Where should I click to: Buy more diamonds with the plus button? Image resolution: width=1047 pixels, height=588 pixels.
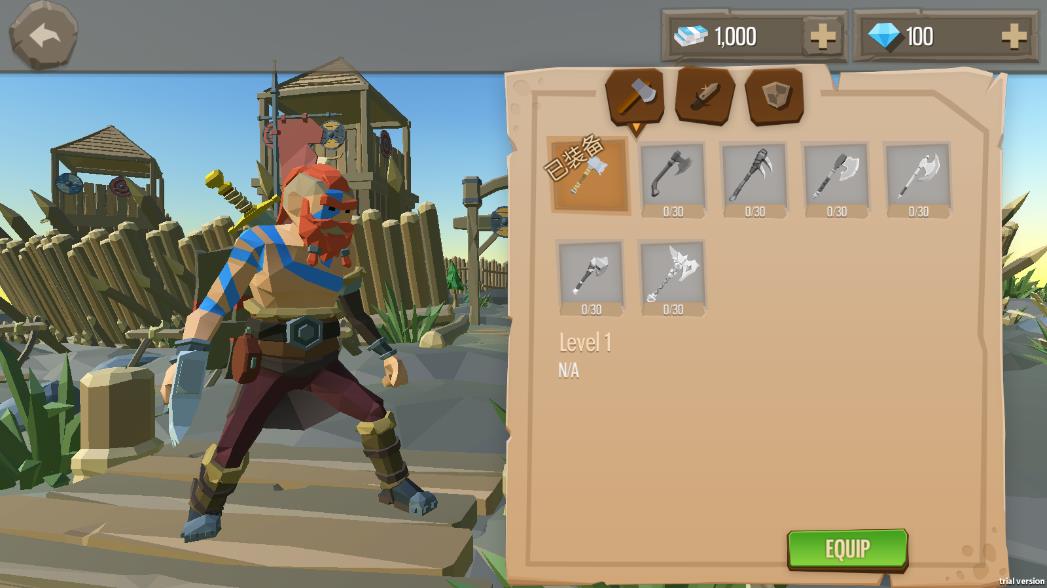click(1013, 37)
